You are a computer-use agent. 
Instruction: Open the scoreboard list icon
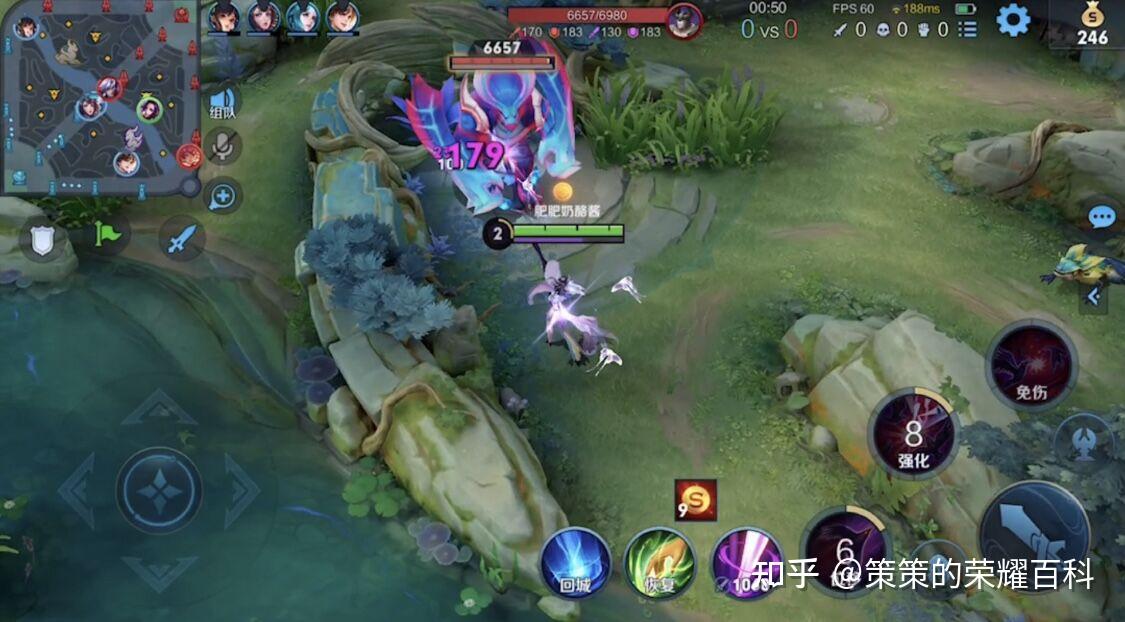[968, 30]
